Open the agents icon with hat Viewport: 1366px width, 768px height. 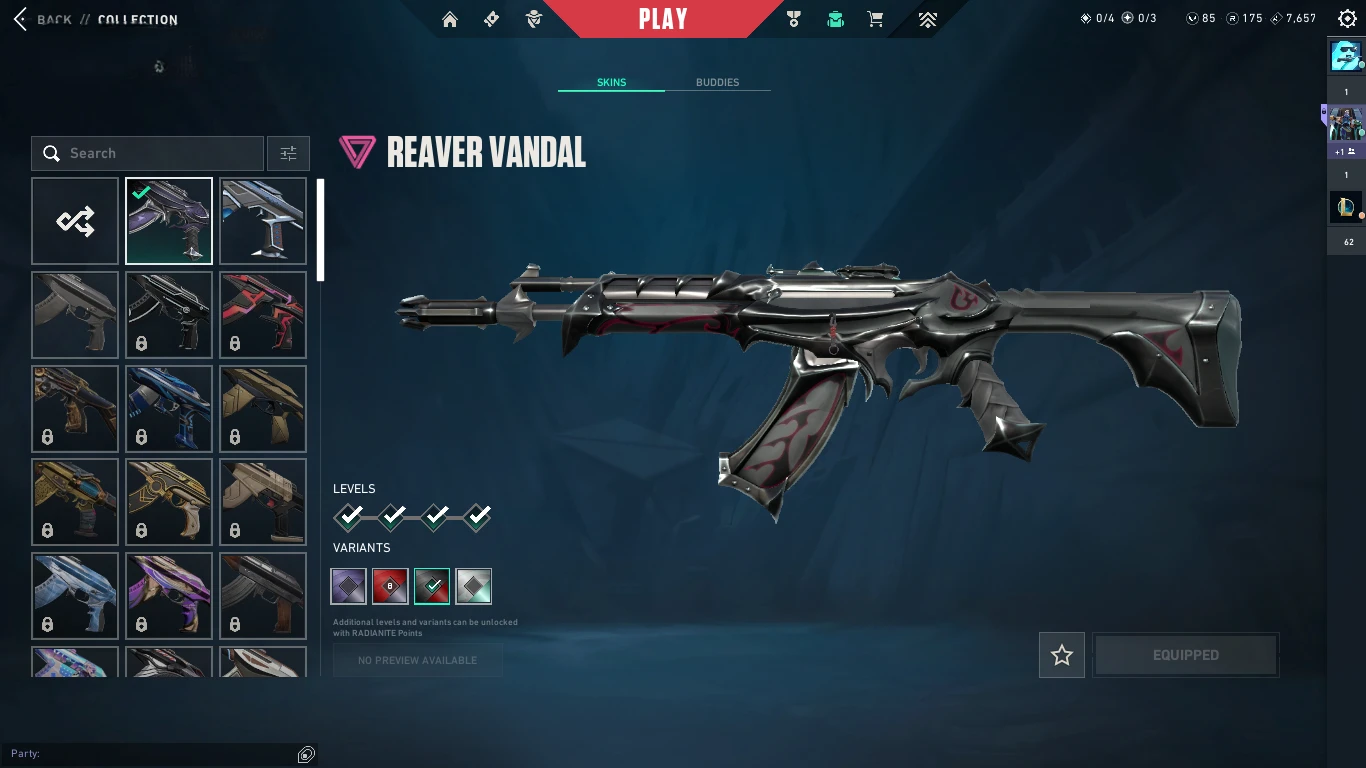coord(534,19)
